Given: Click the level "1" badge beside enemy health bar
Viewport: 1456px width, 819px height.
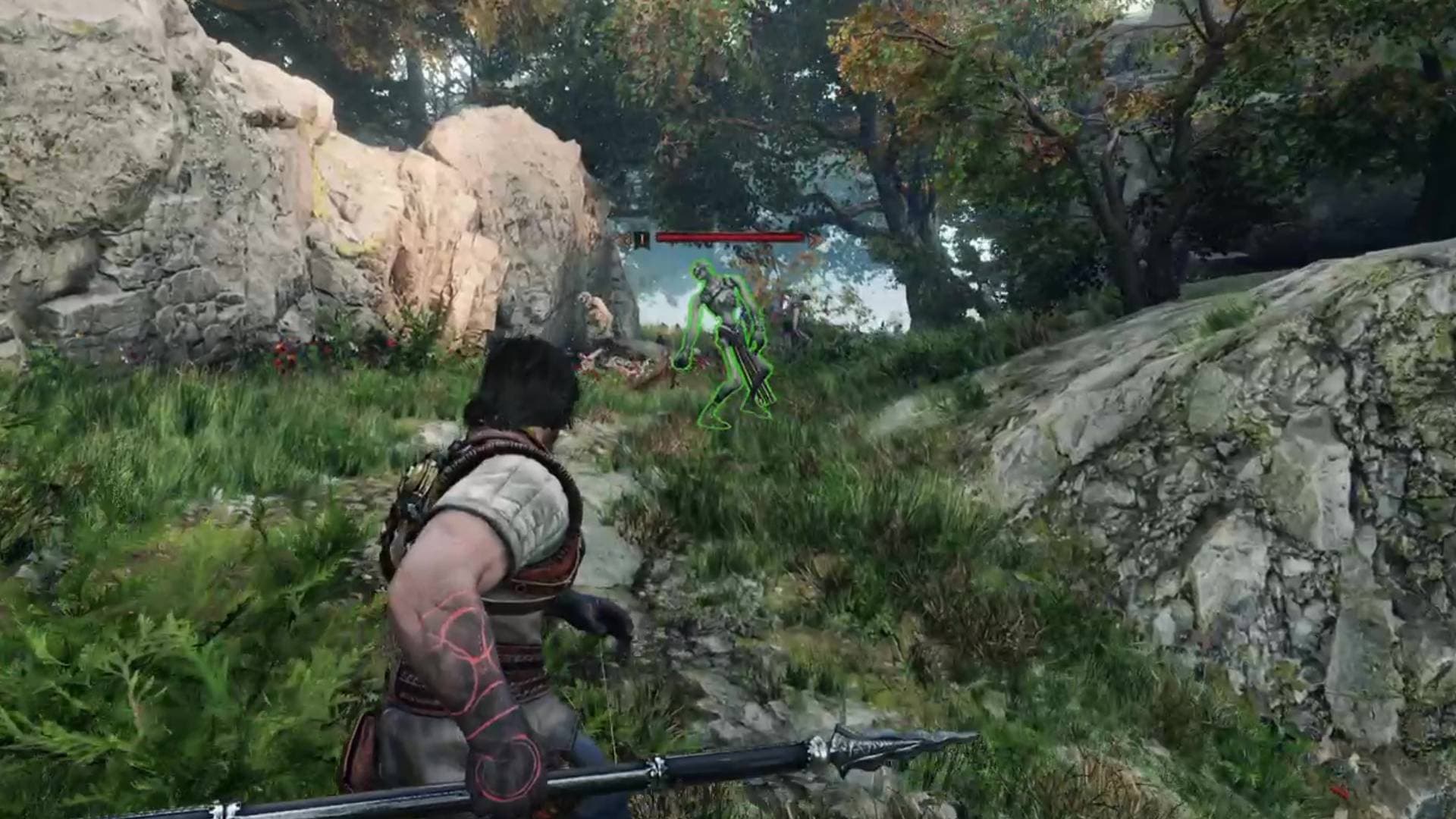Looking at the screenshot, I should [x=642, y=237].
